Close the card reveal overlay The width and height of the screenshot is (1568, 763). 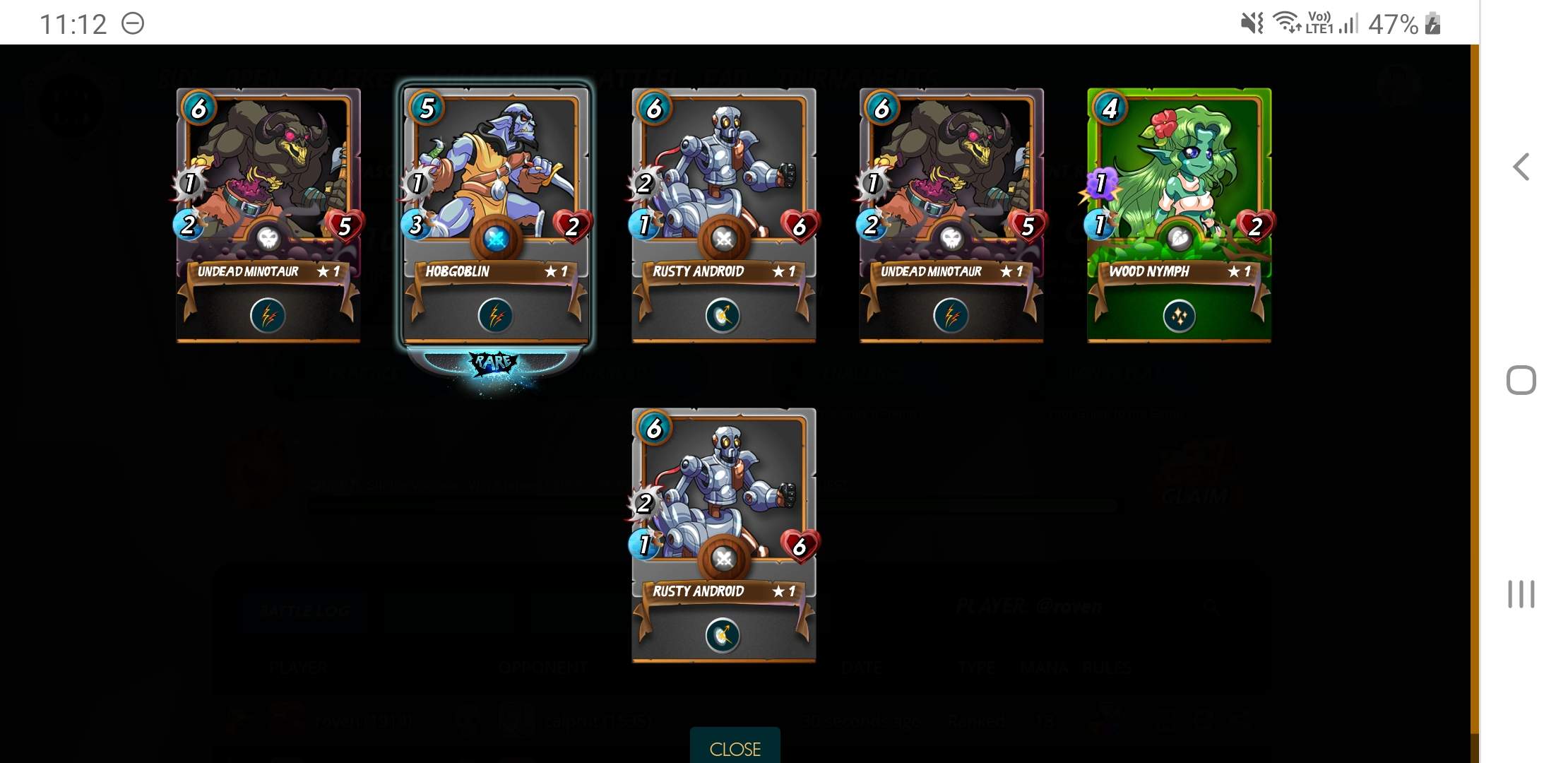(x=735, y=747)
